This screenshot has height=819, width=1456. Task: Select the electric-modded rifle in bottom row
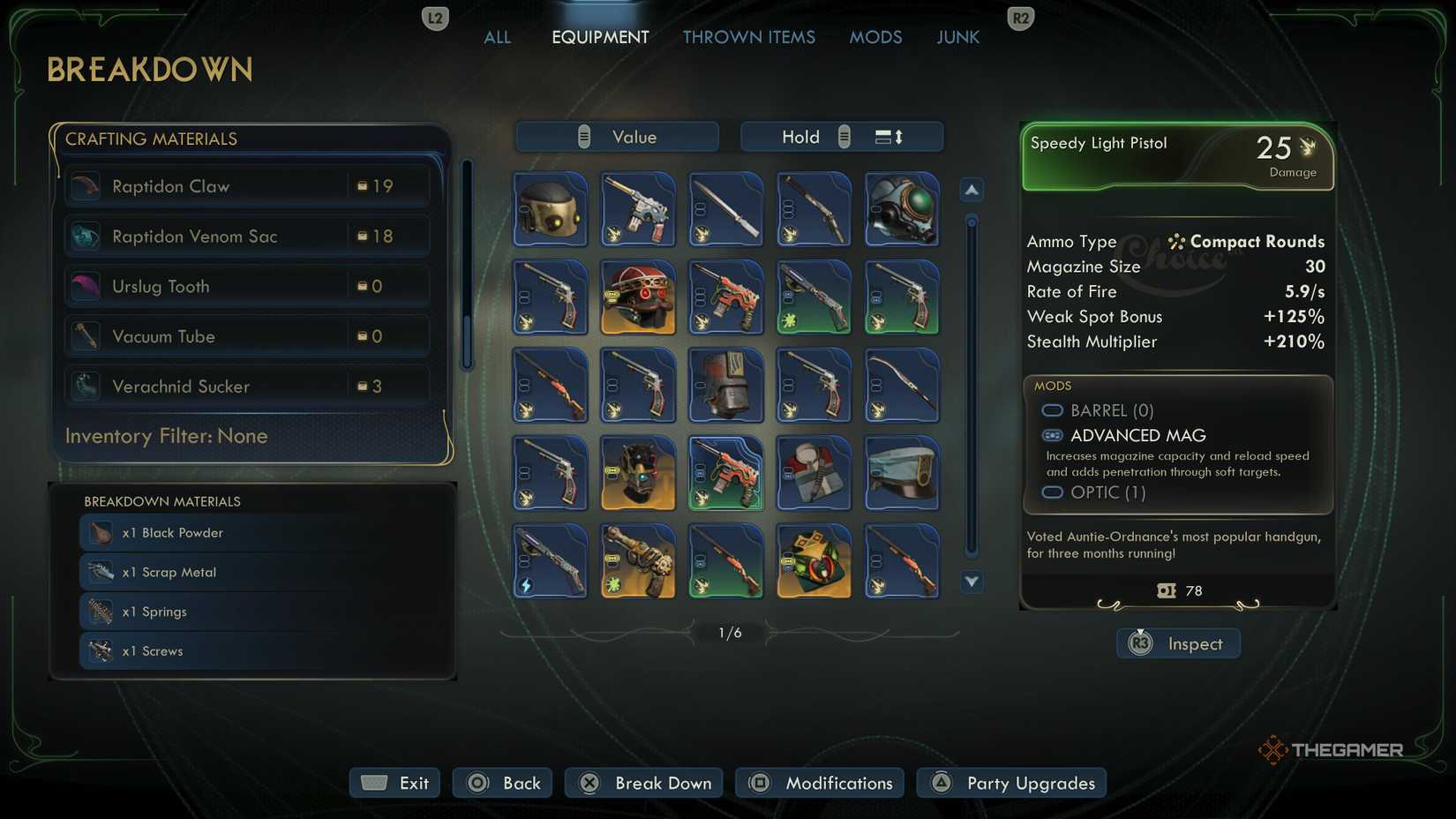pyautogui.click(x=550, y=560)
